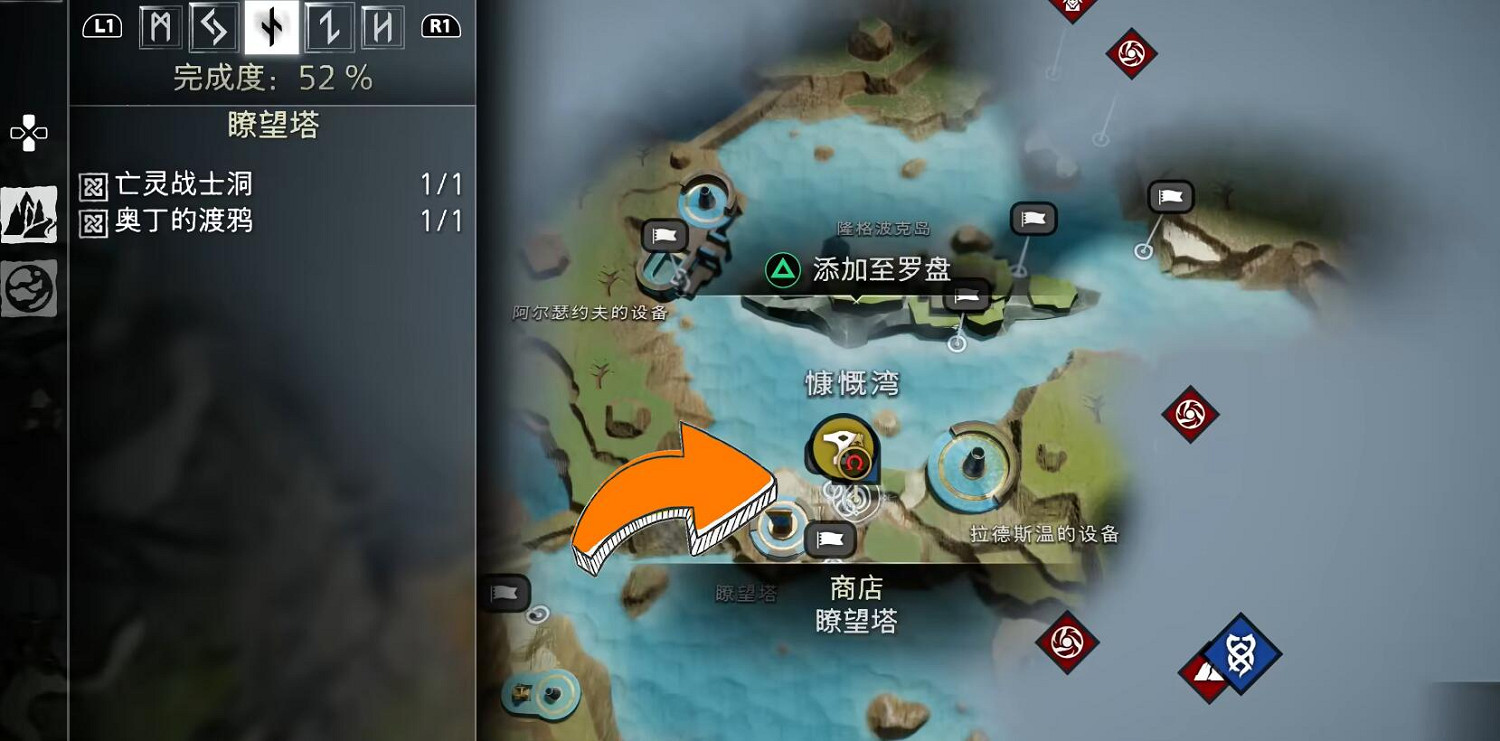Click the L1 shoulder button icon
The image size is (1500, 741).
point(100,27)
